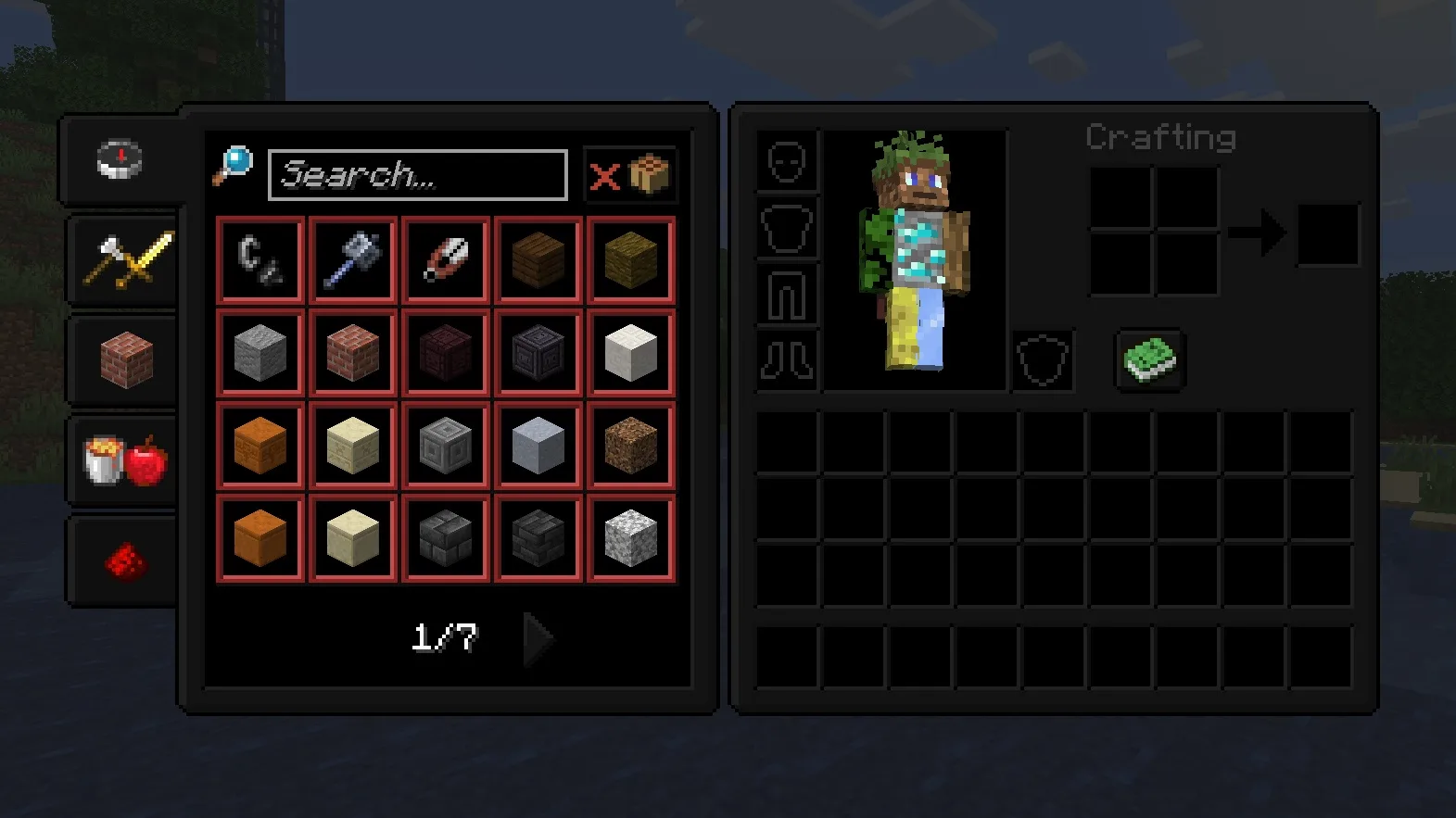
Task: Click the offhand shield slot
Action: point(1043,361)
